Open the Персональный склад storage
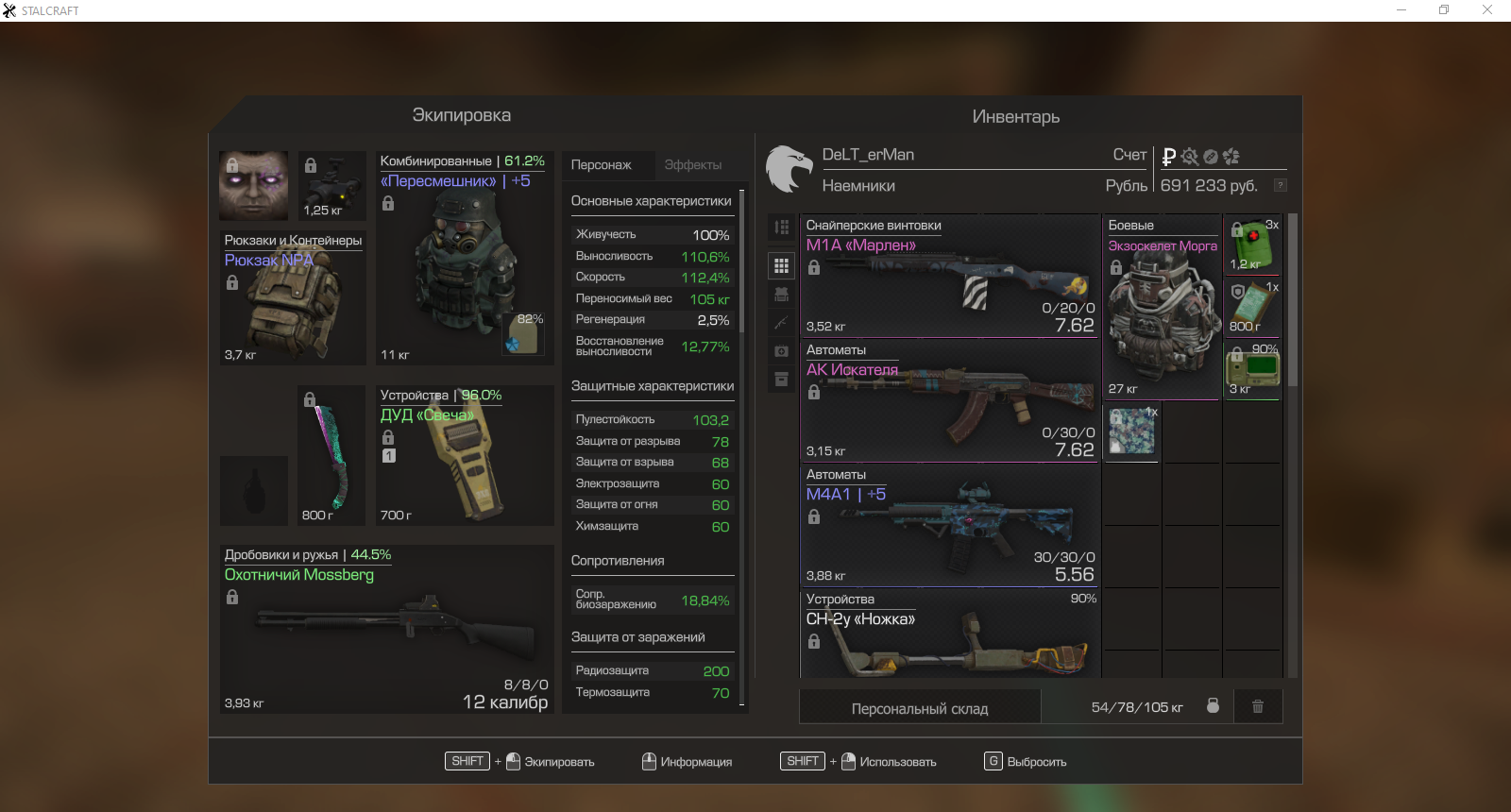1511x812 pixels. 920,708
